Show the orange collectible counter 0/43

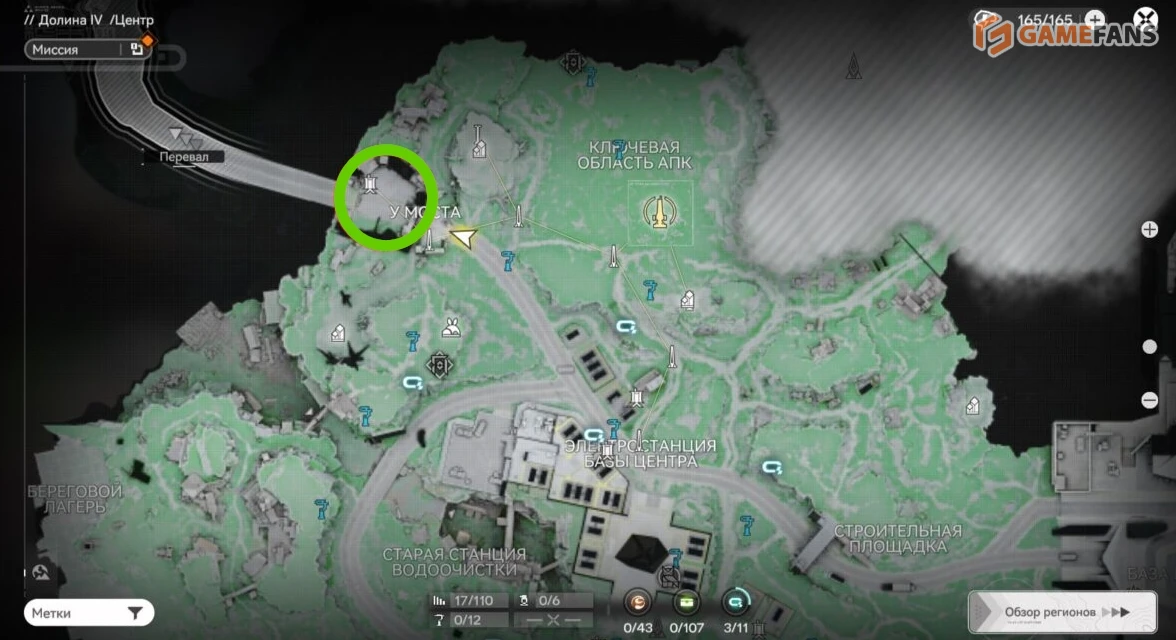(x=637, y=602)
